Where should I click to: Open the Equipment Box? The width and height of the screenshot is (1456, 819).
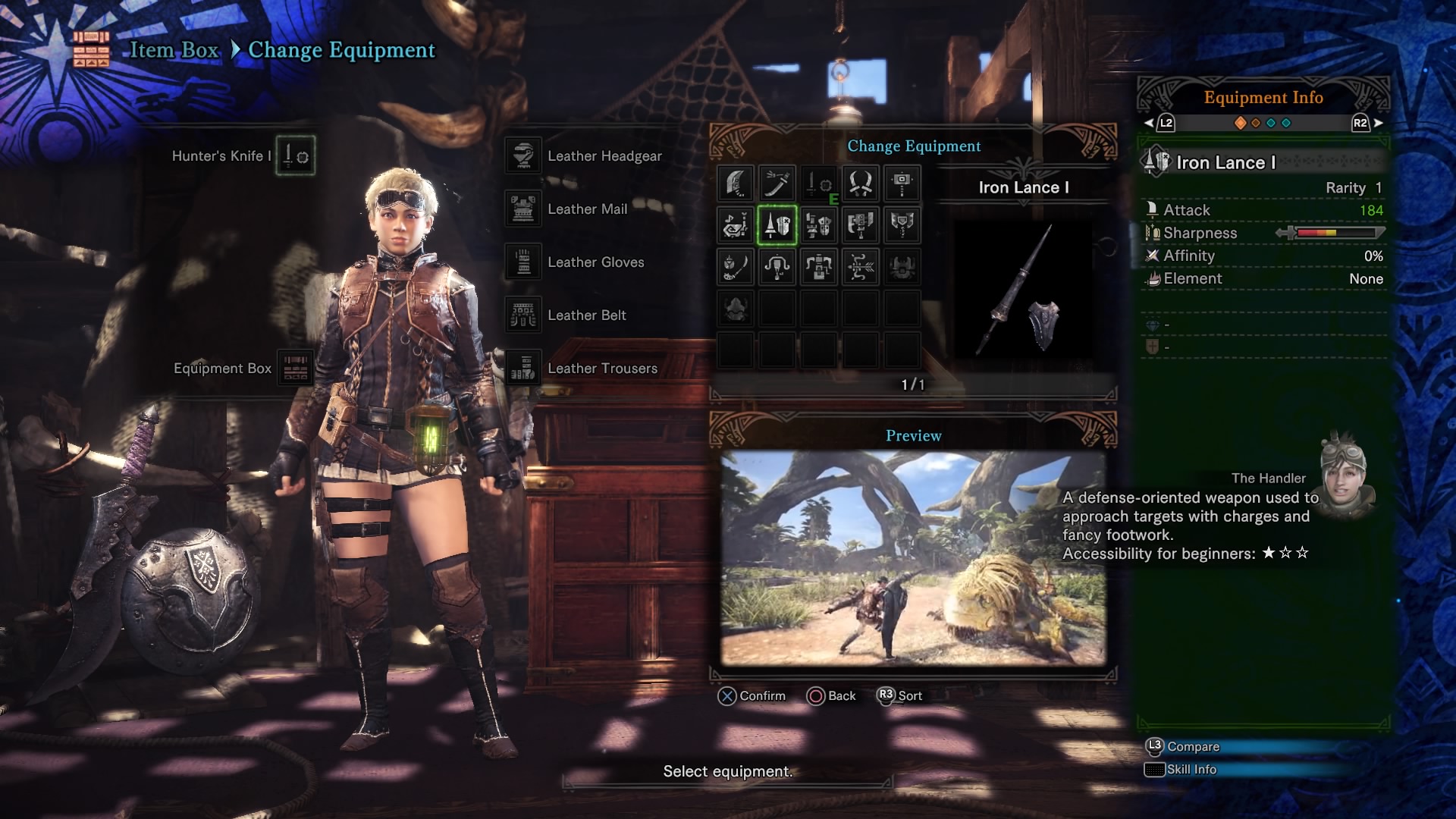(x=295, y=369)
